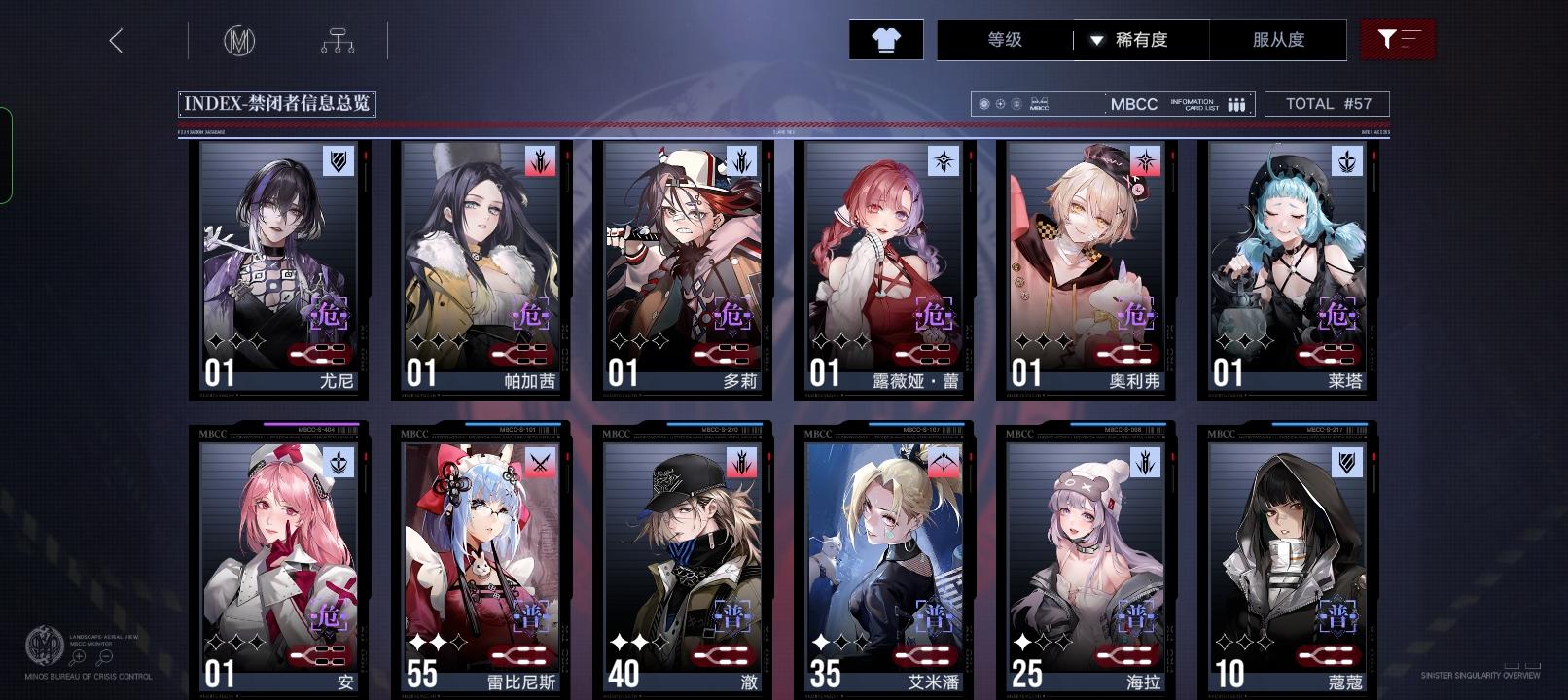The width and height of the screenshot is (1568, 700).
Task: Open the organization tree icon next to logo
Action: (338, 40)
